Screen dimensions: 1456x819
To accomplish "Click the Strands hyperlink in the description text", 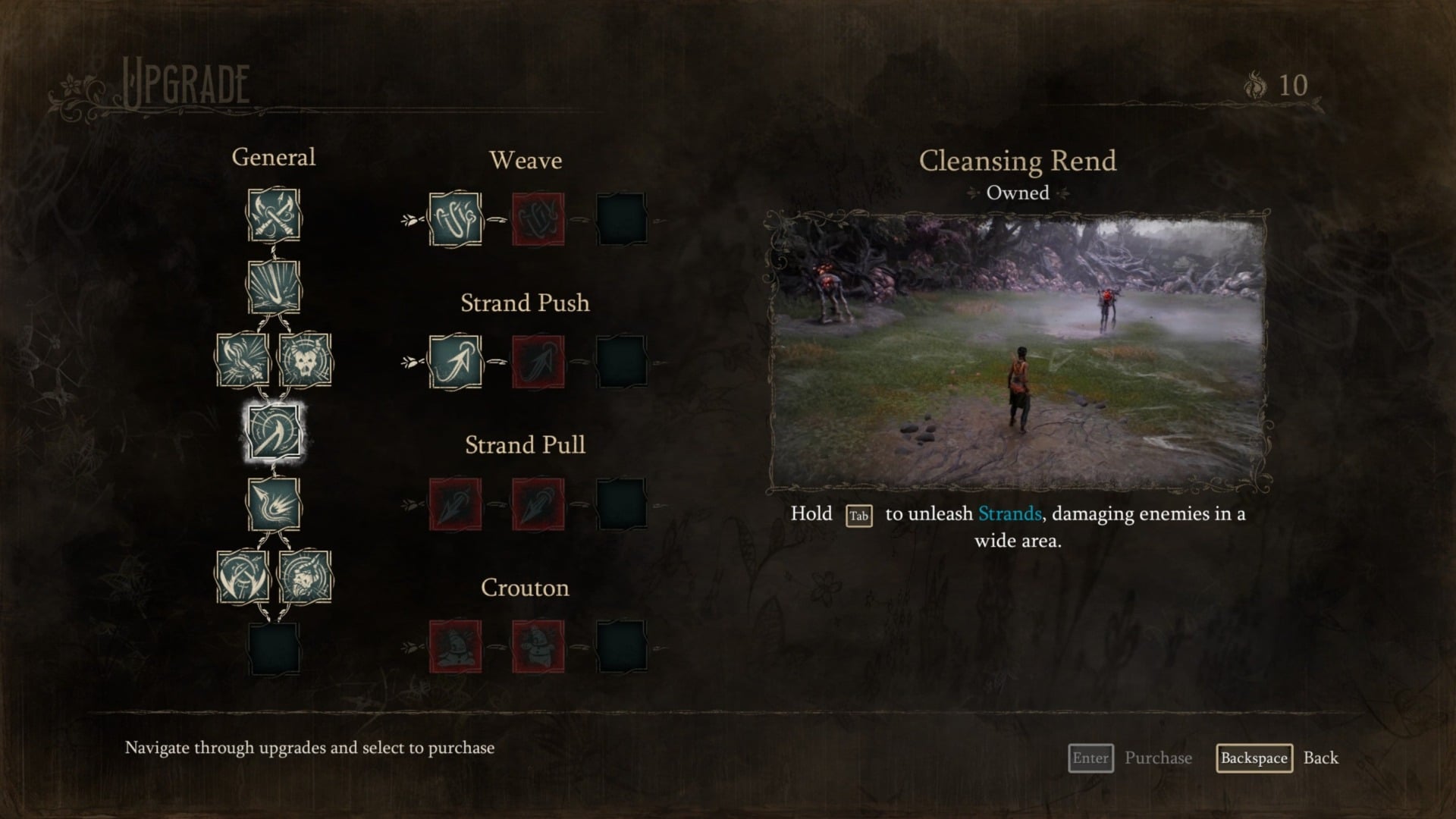I will pos(1009,513).
